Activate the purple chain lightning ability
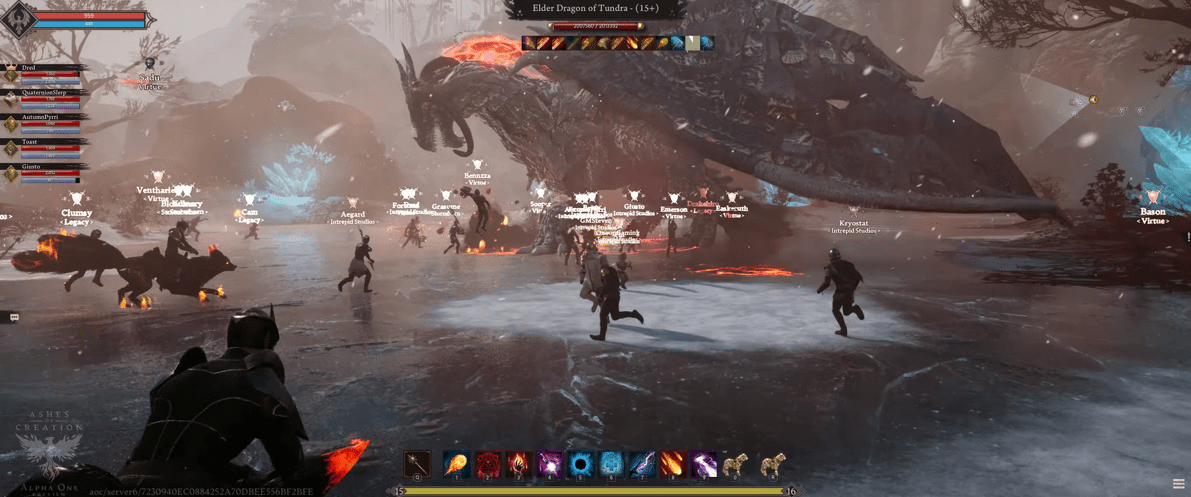 704,464
